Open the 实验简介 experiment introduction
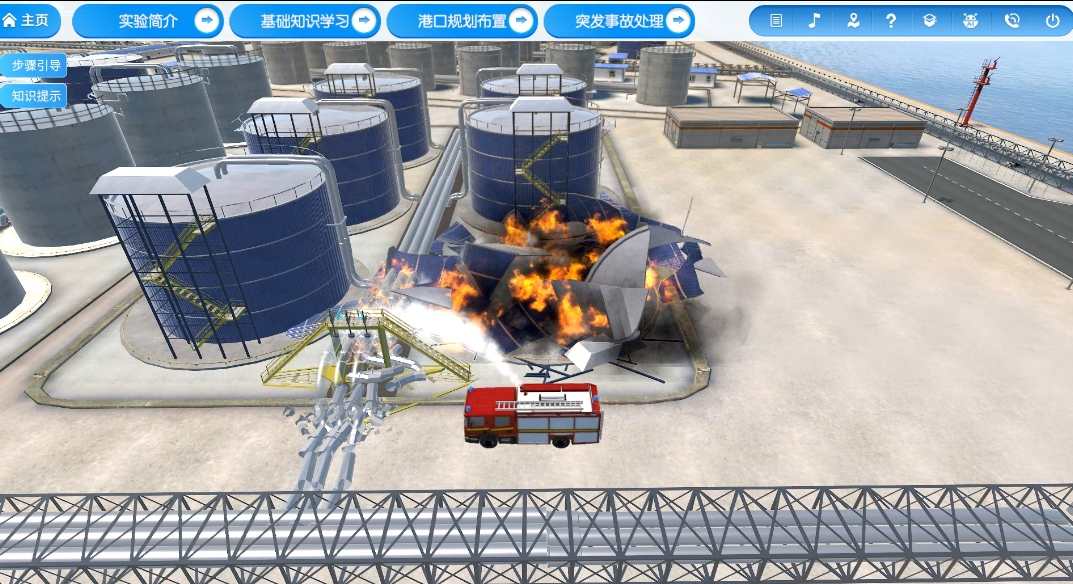Screen dimensions: 1073x584 [148, 21]
